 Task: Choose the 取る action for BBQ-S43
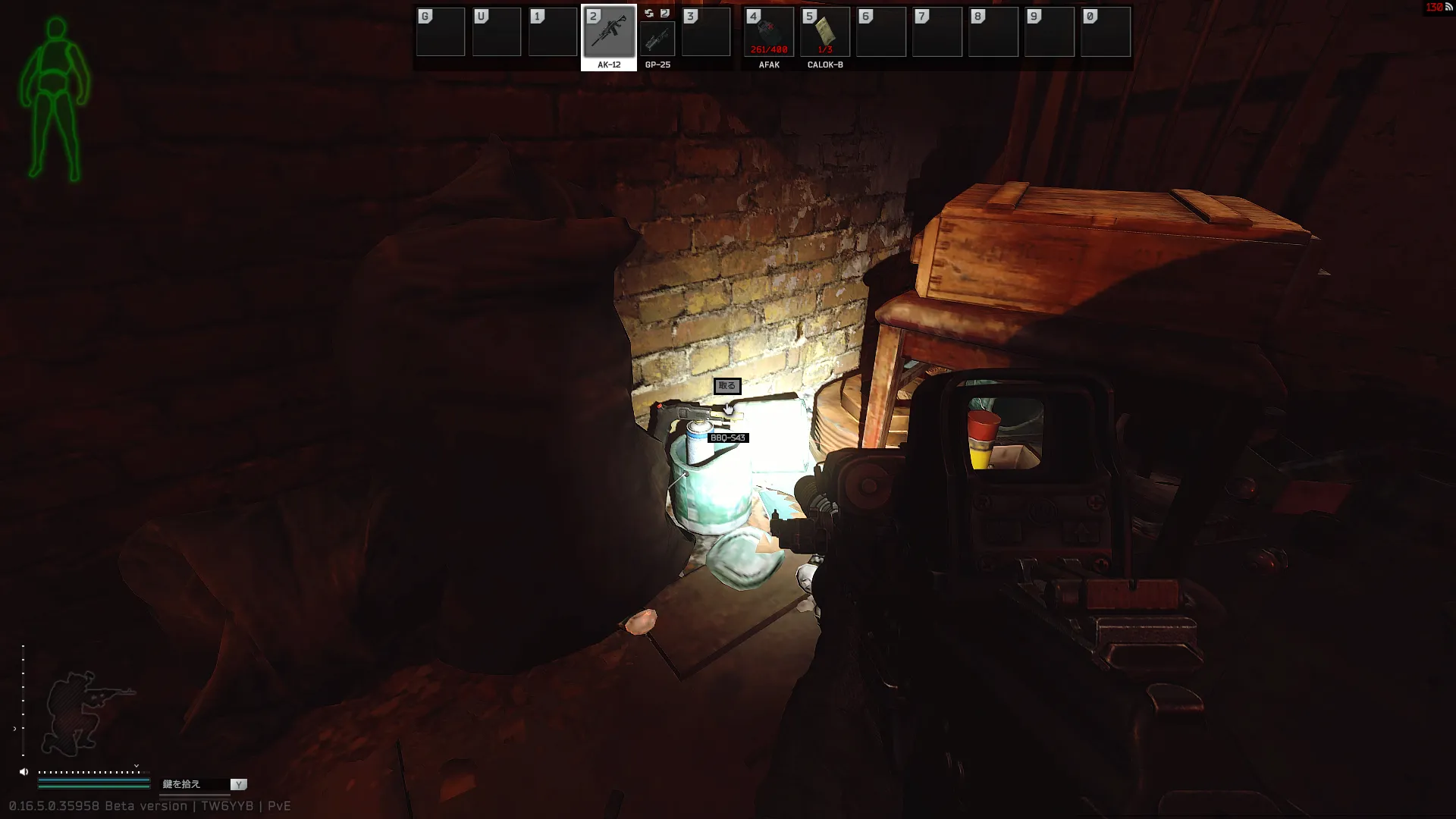tap(726, 386)
